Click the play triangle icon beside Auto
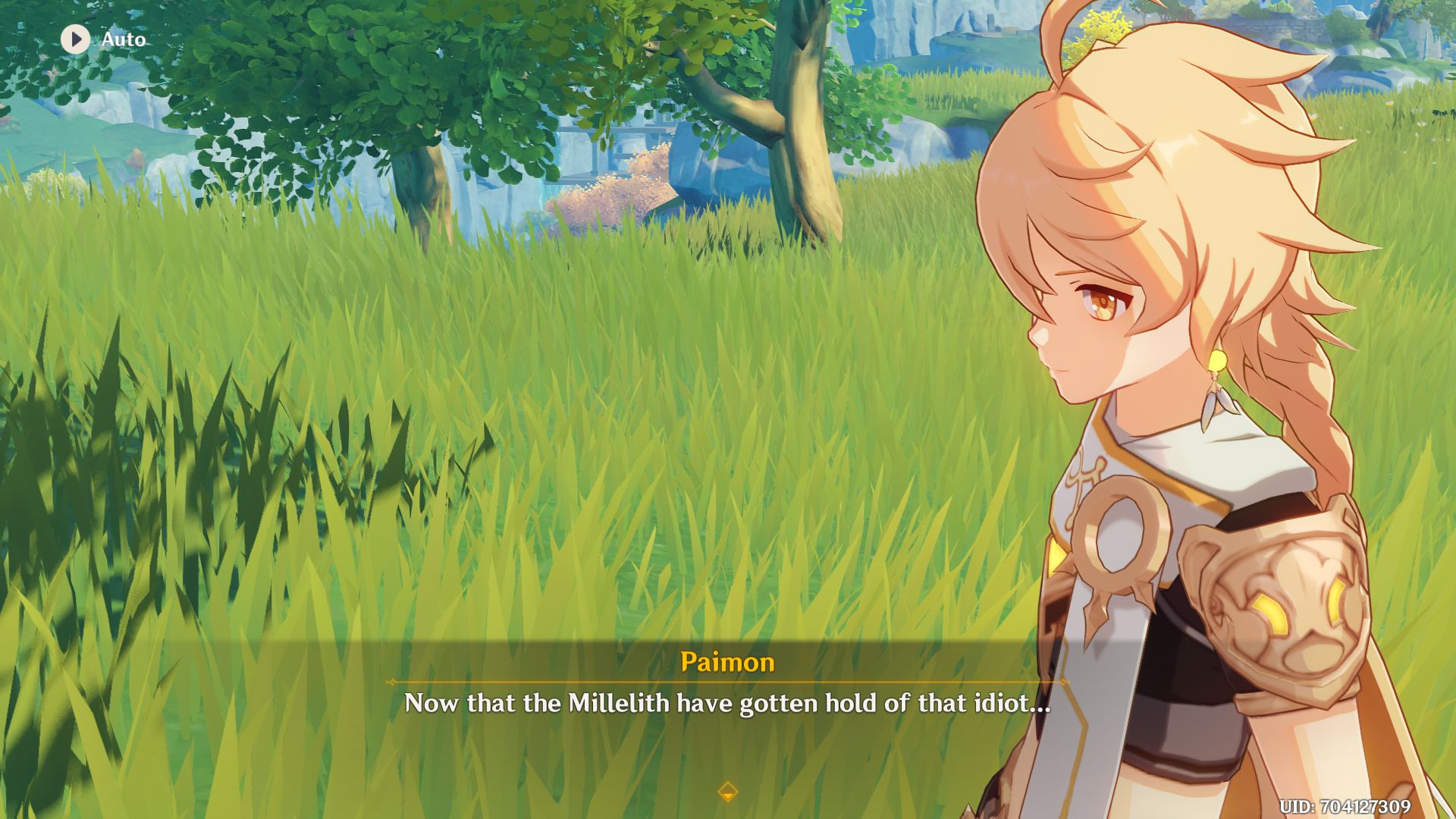Image resolution: width=1456 pixels, height=819 pixels. click(x=74, y=40)
